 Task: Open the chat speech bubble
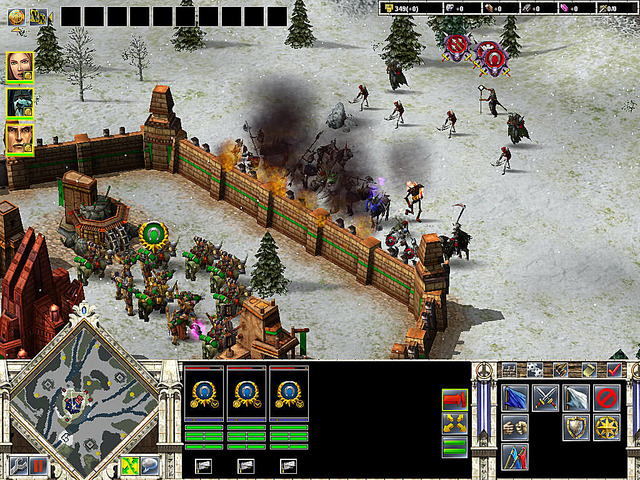tap(149, 465)
